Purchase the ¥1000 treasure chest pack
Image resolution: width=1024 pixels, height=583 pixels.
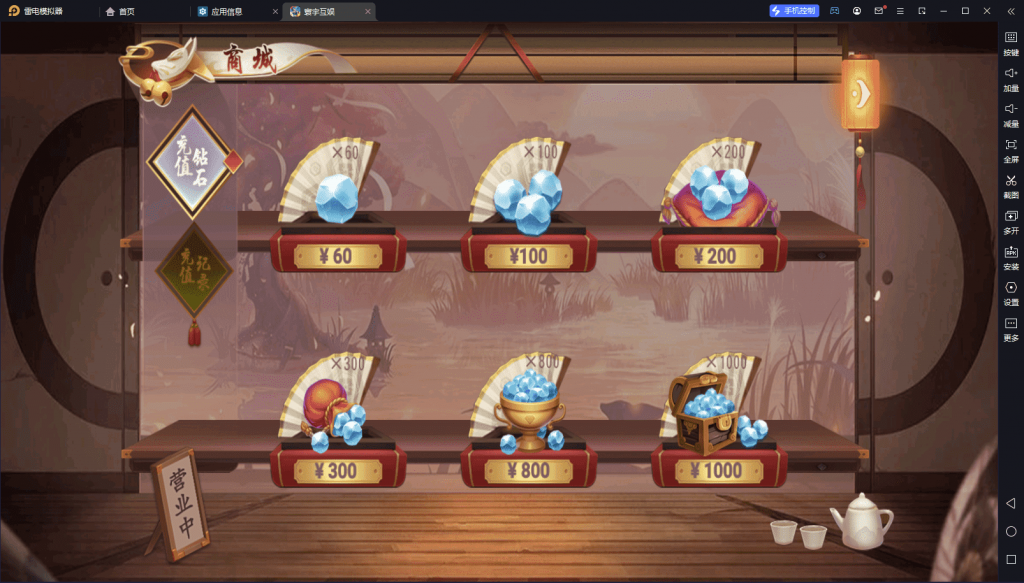click(x=719, y=470)
